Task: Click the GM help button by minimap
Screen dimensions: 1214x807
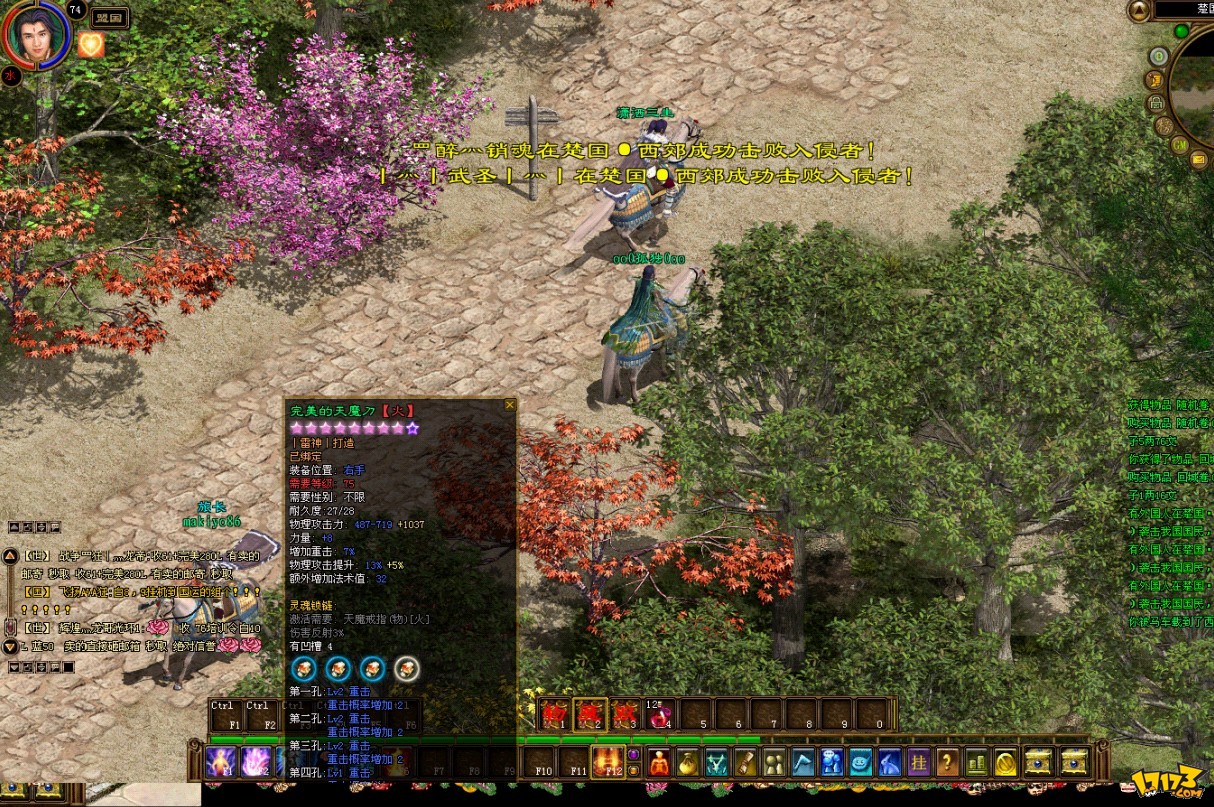Action: (1179, 145)
